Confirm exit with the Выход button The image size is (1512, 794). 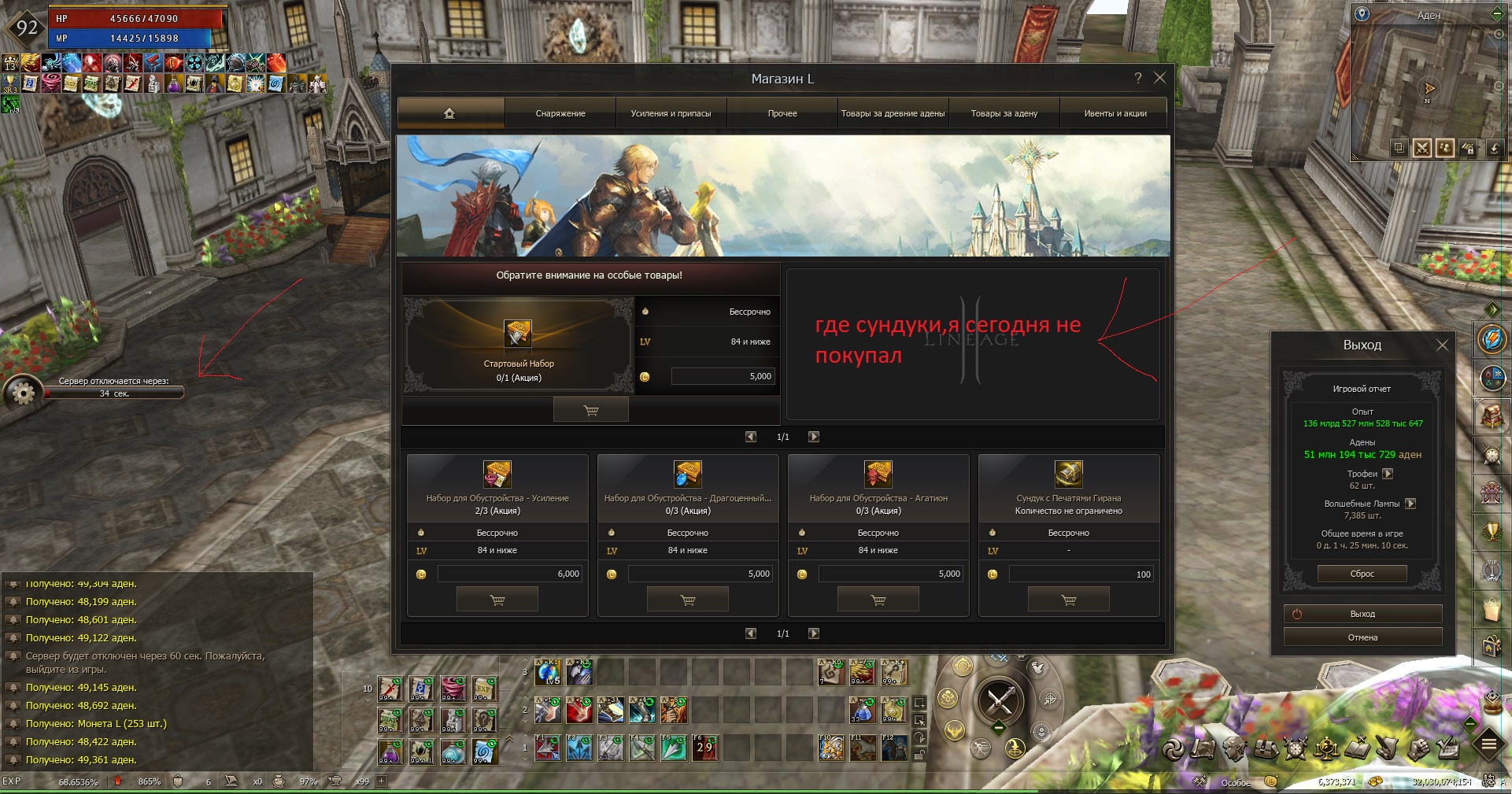pos(1362,614)
